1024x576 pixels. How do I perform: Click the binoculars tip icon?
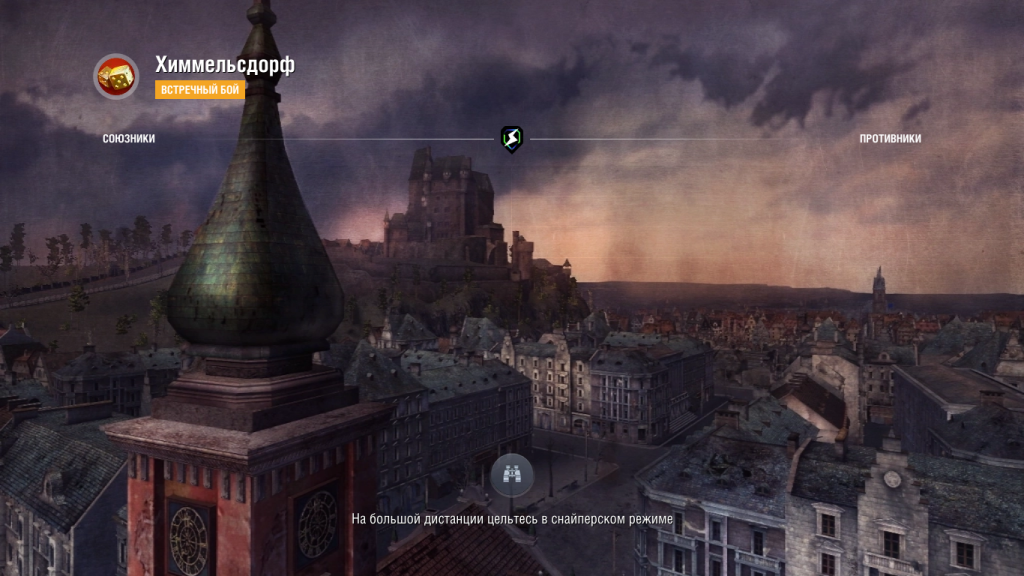click(x=512, y=475)
